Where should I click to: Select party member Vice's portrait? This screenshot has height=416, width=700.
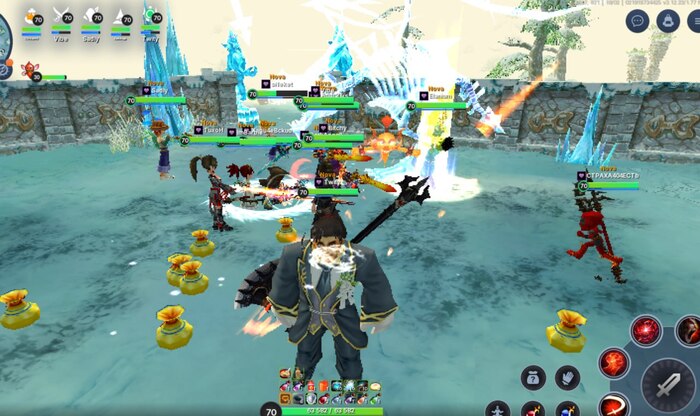[61, 16]
